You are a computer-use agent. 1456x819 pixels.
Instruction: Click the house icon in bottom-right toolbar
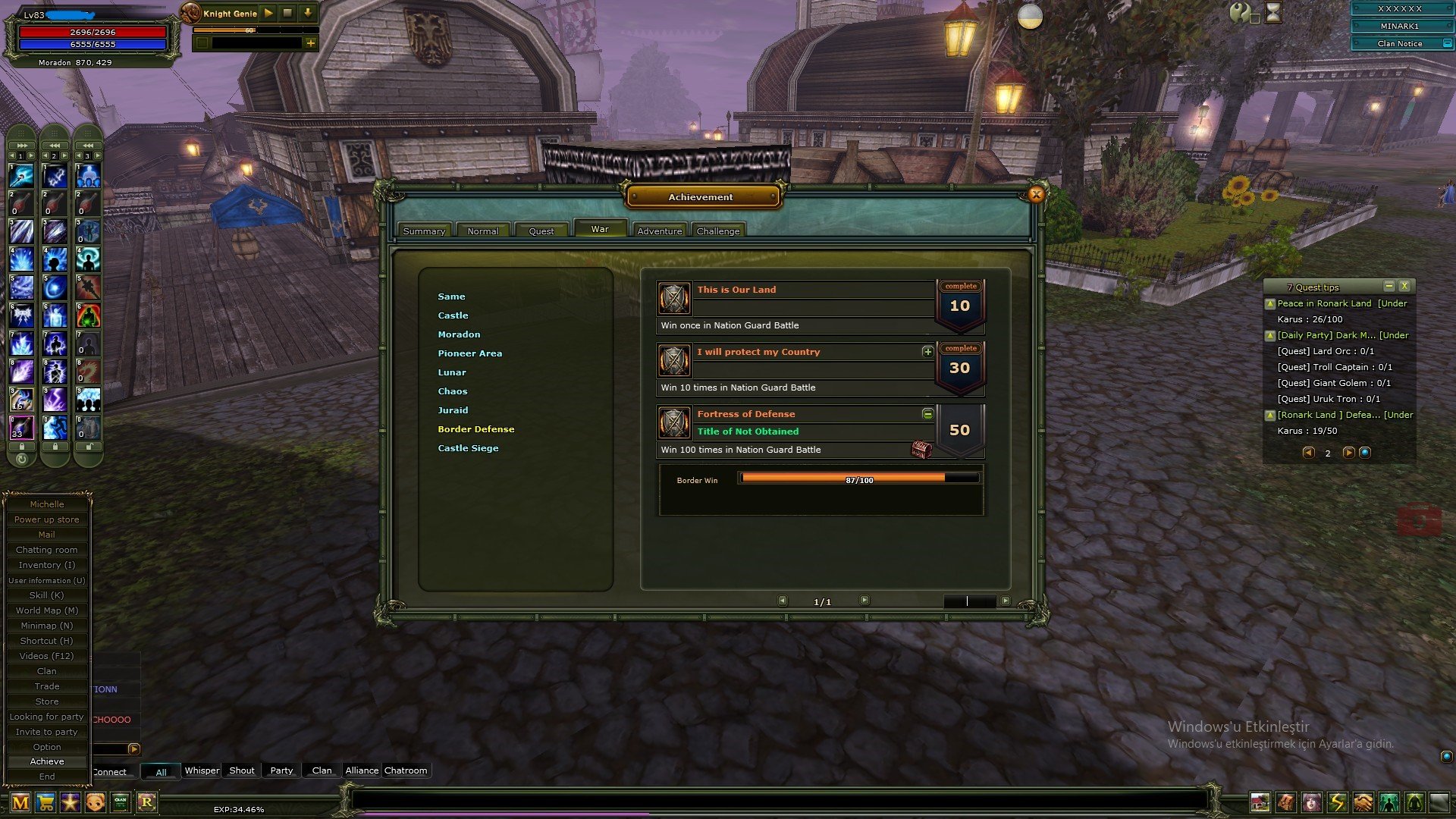point(1260,802)
